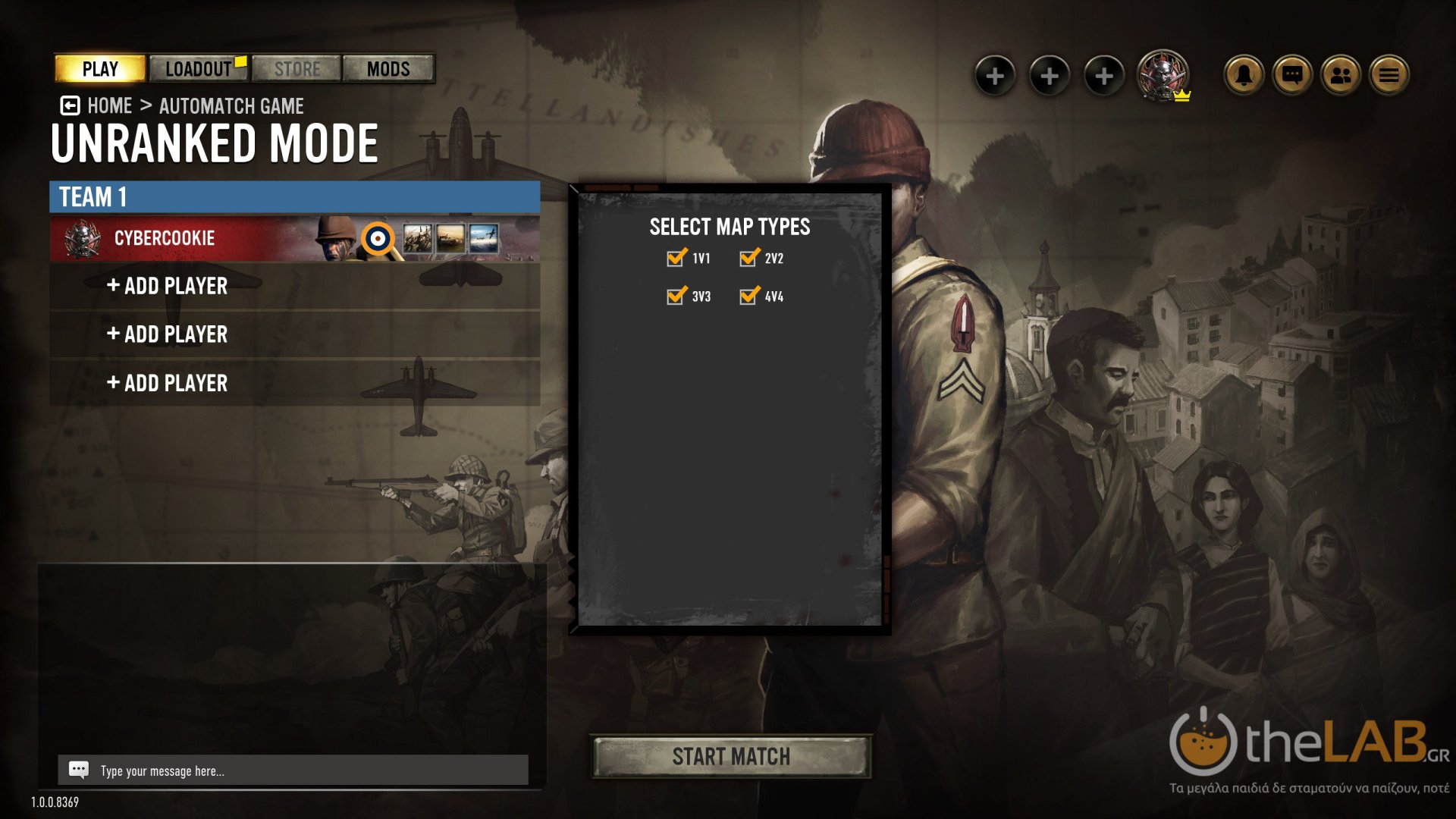Image resolution: width=1456 pixels, height=819 pixels.
Task: Open the player profile skull avatar
Action: tap(1162, 74)
